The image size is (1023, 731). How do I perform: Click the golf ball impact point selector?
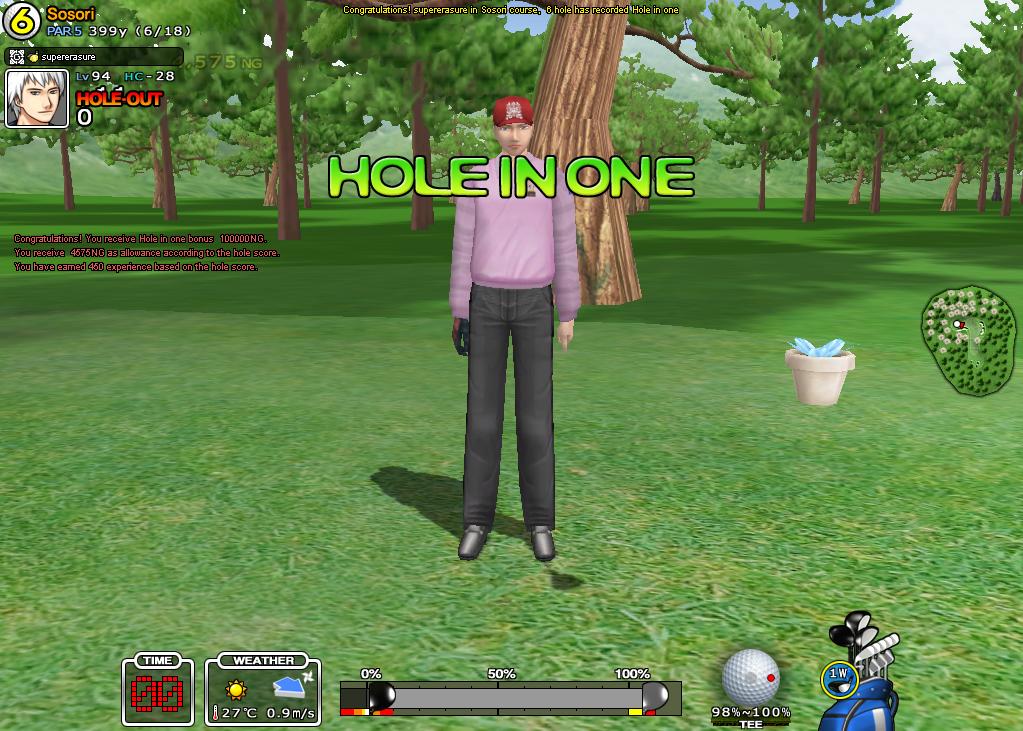click(750, 677)
